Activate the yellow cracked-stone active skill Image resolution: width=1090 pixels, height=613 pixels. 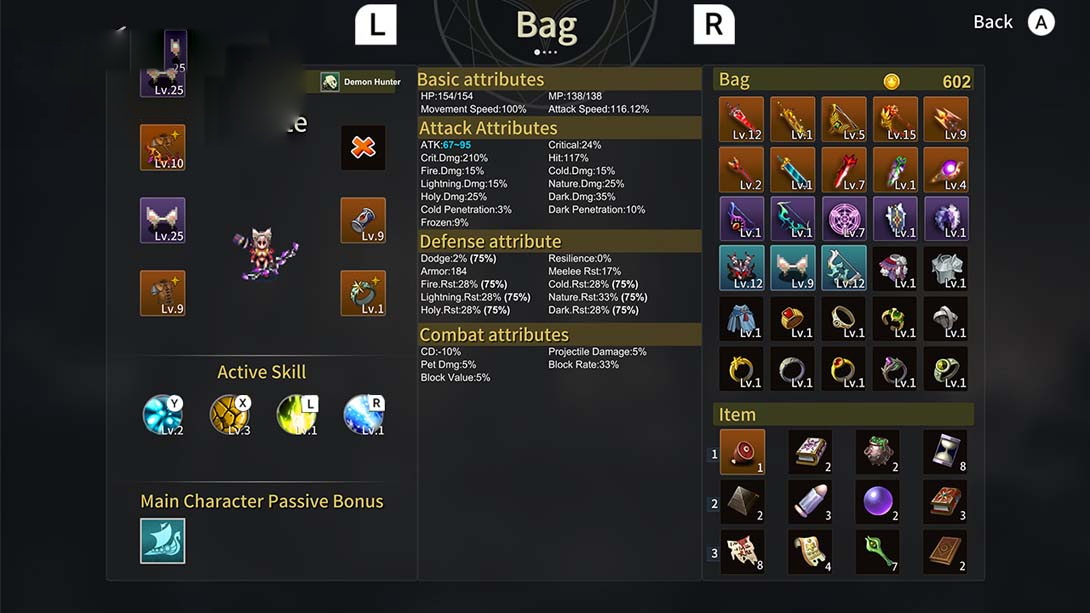click(230, 414)
